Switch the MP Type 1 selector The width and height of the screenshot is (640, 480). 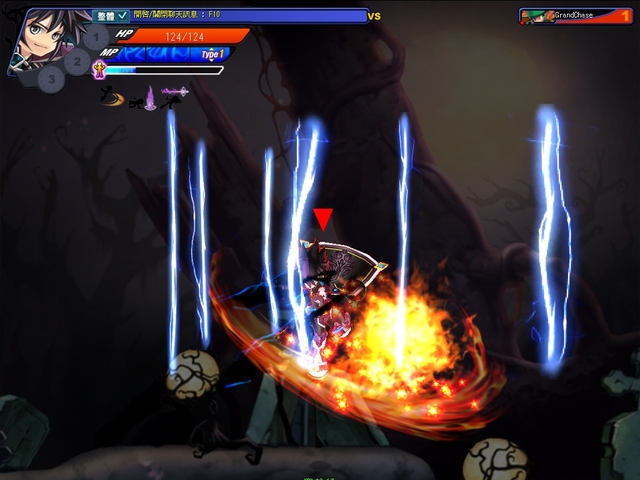pyautogui.click(x=211, y=54)
